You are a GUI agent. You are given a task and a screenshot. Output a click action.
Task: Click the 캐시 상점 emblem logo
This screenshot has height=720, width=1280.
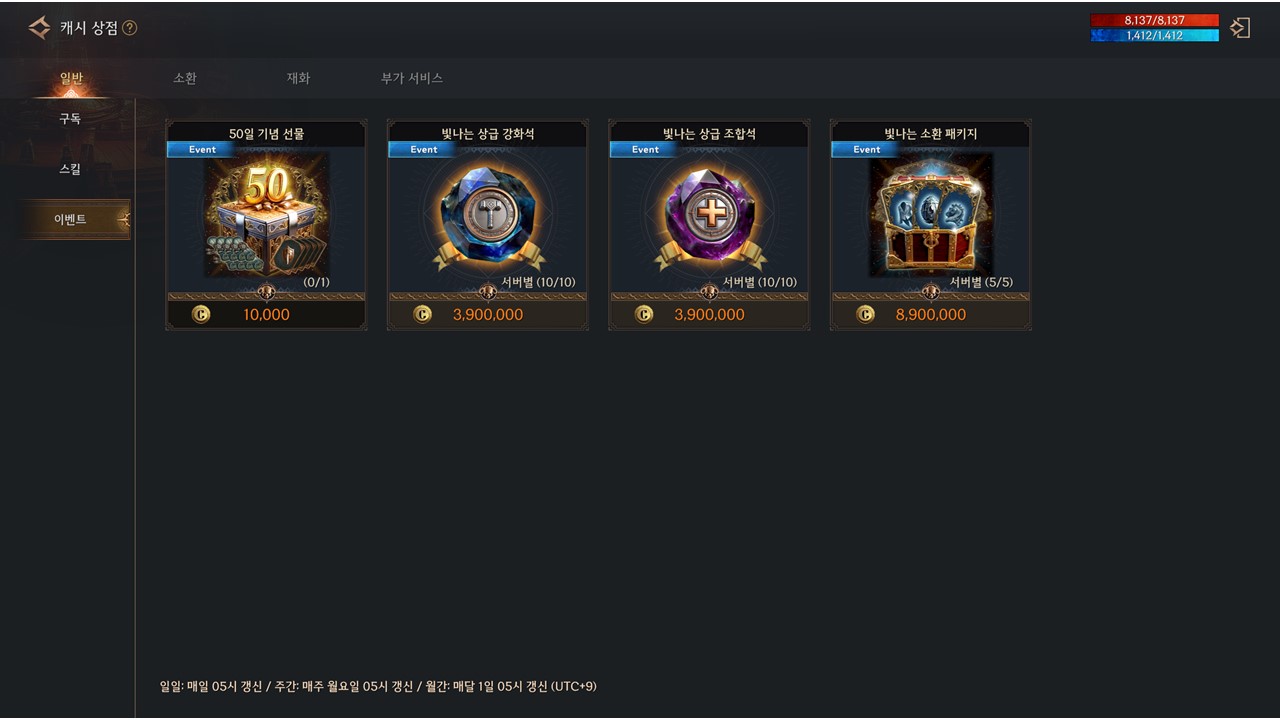pyautogui.click(x=40, y=28)
